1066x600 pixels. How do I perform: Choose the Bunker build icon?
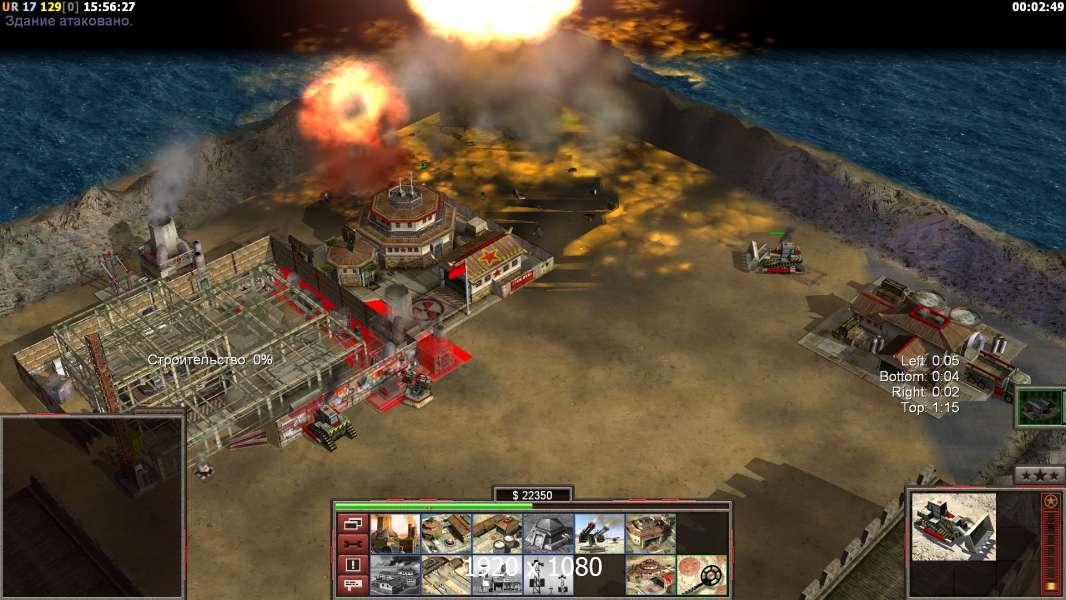click(548, 534)
